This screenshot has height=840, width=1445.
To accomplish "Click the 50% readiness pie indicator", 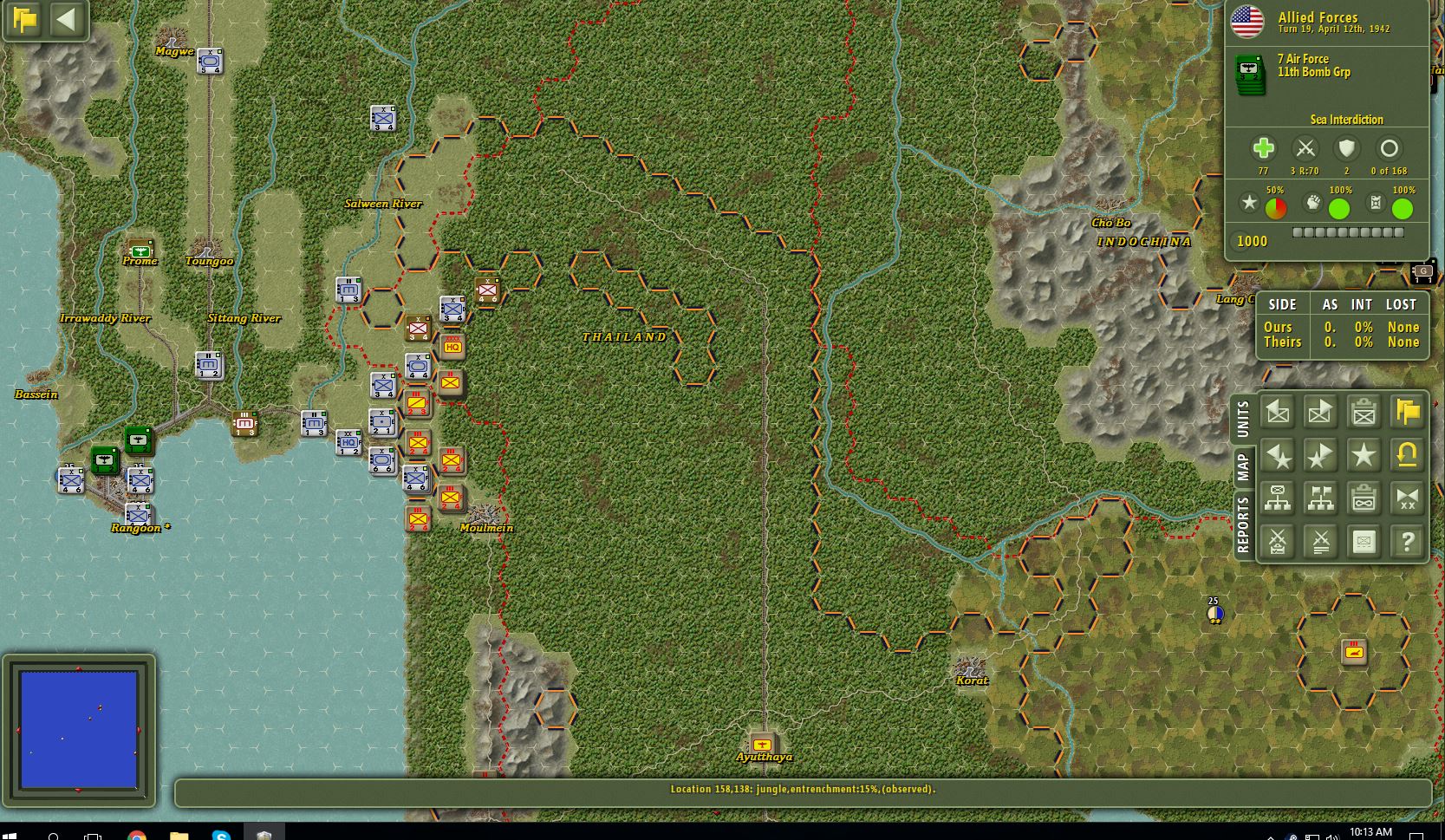I will click(x=1275, y=205).
